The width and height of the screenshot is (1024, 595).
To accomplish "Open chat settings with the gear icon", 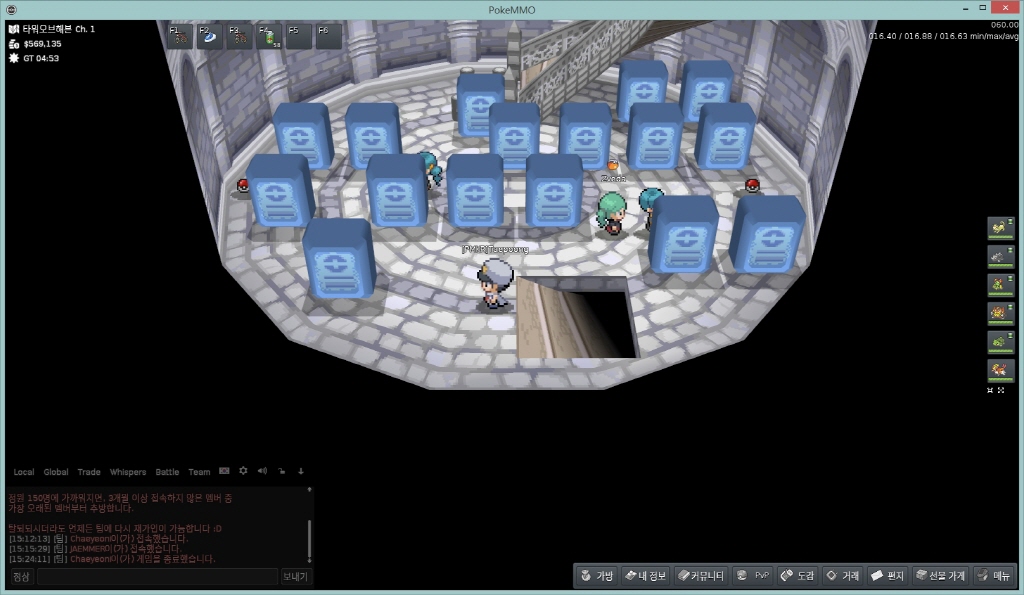I will [243, 471].
